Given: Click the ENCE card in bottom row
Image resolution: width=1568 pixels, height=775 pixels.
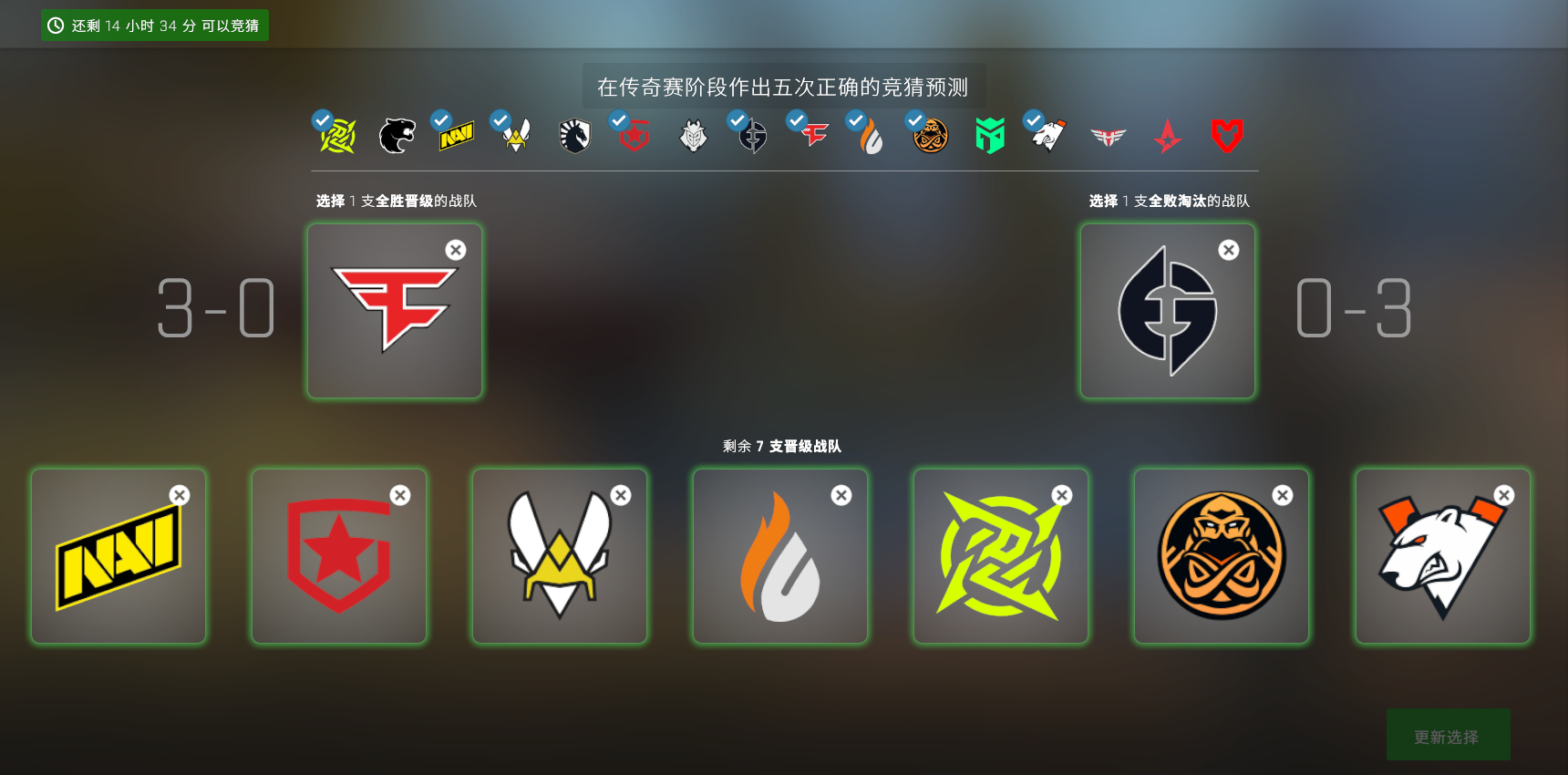Looking at the screenshot, I should 1222,556.
